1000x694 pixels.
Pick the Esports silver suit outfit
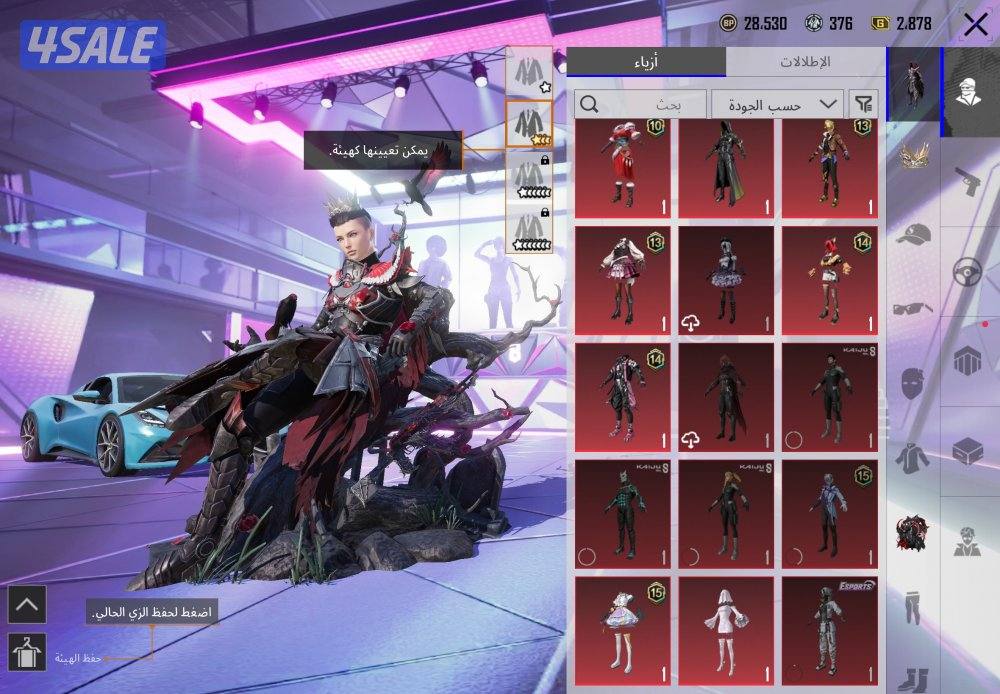click(x=829, y=631)
